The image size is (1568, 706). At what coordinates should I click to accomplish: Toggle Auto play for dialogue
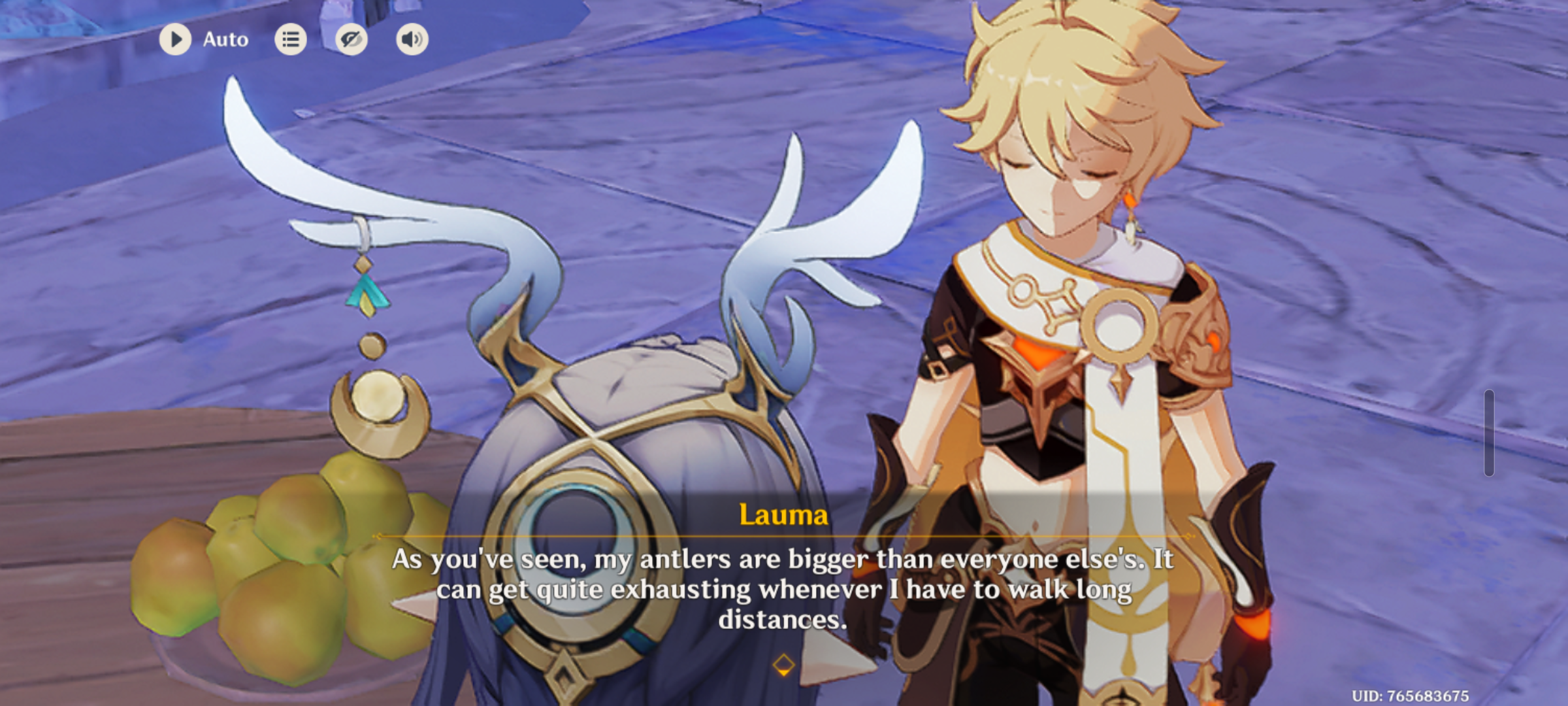coord(175,39)
